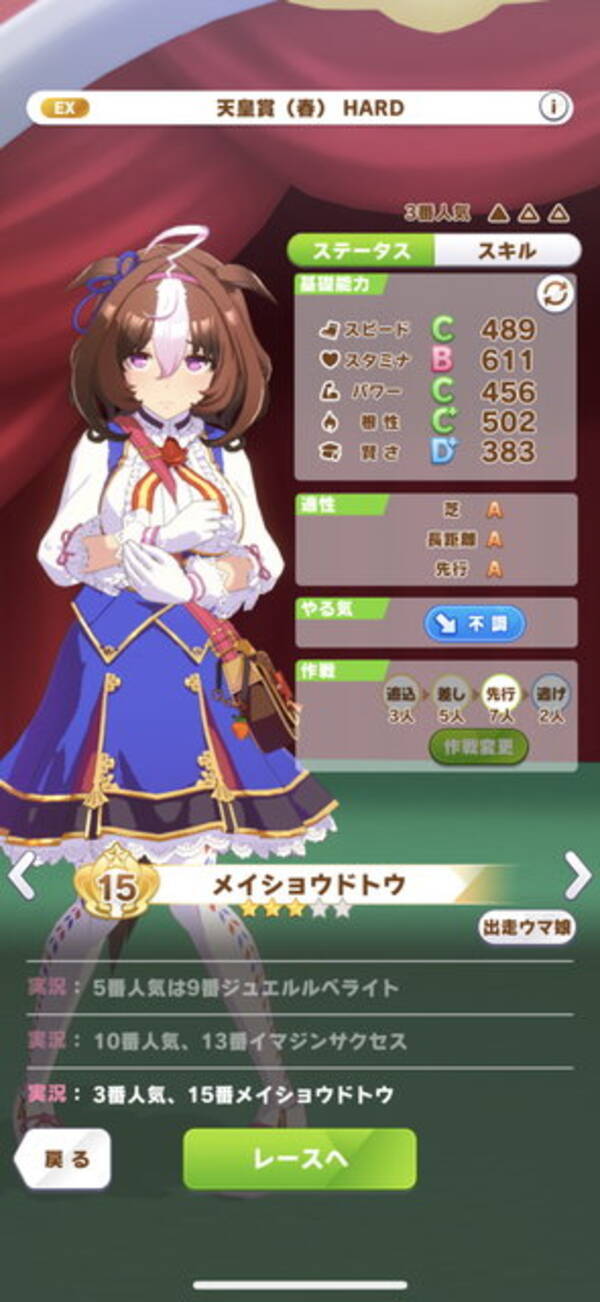
Task: Toggle stats display with the refresh icon
Action: (554, 294)
